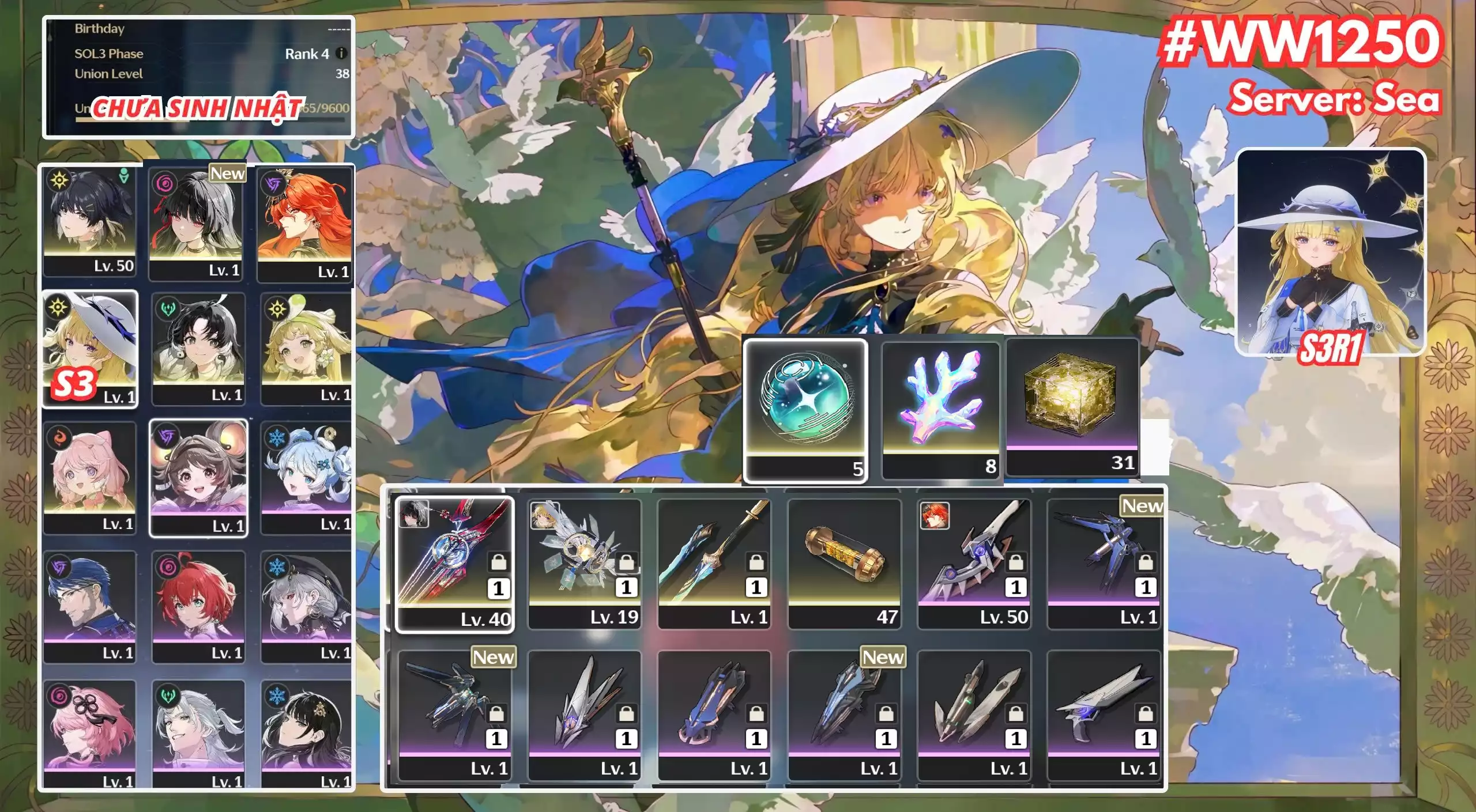Select the Spectro icon on the green-ribbon blonde character
The width and height of the screenshot is (1476, 812).
277,308
